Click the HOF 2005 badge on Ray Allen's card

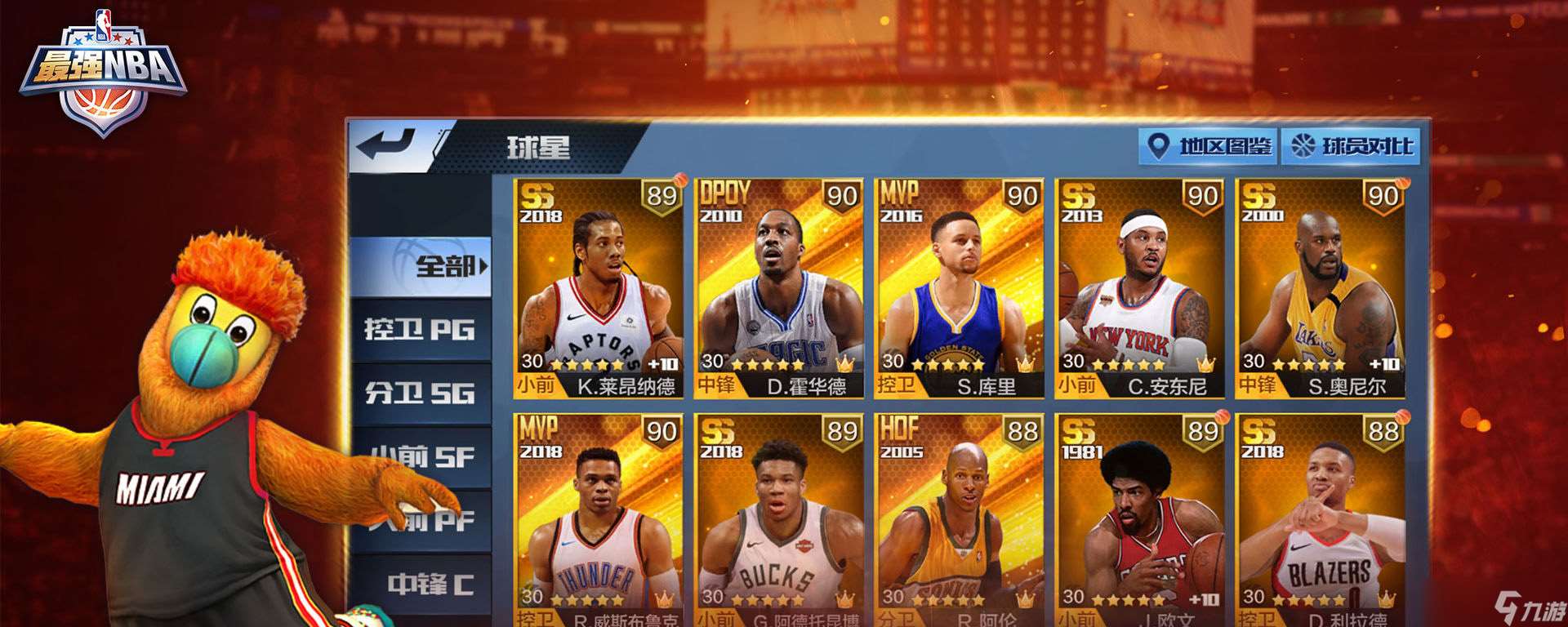click(x=902, y=435)
